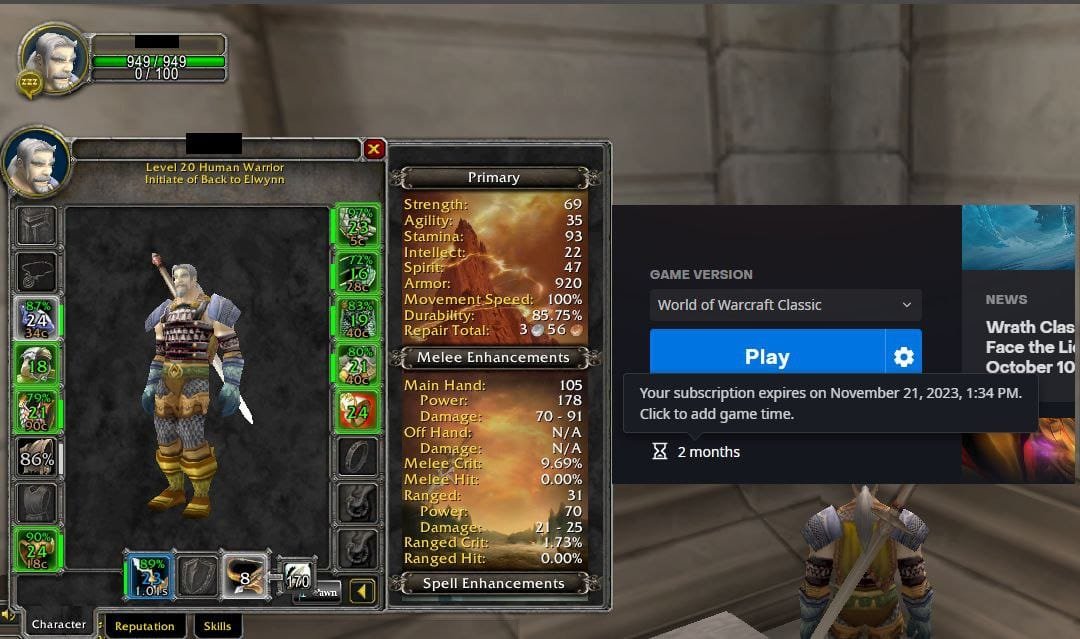This screenshot has height=639, width=1080.
Task: Choose the Spell Enhancements stats header
Action: [493, 584]
